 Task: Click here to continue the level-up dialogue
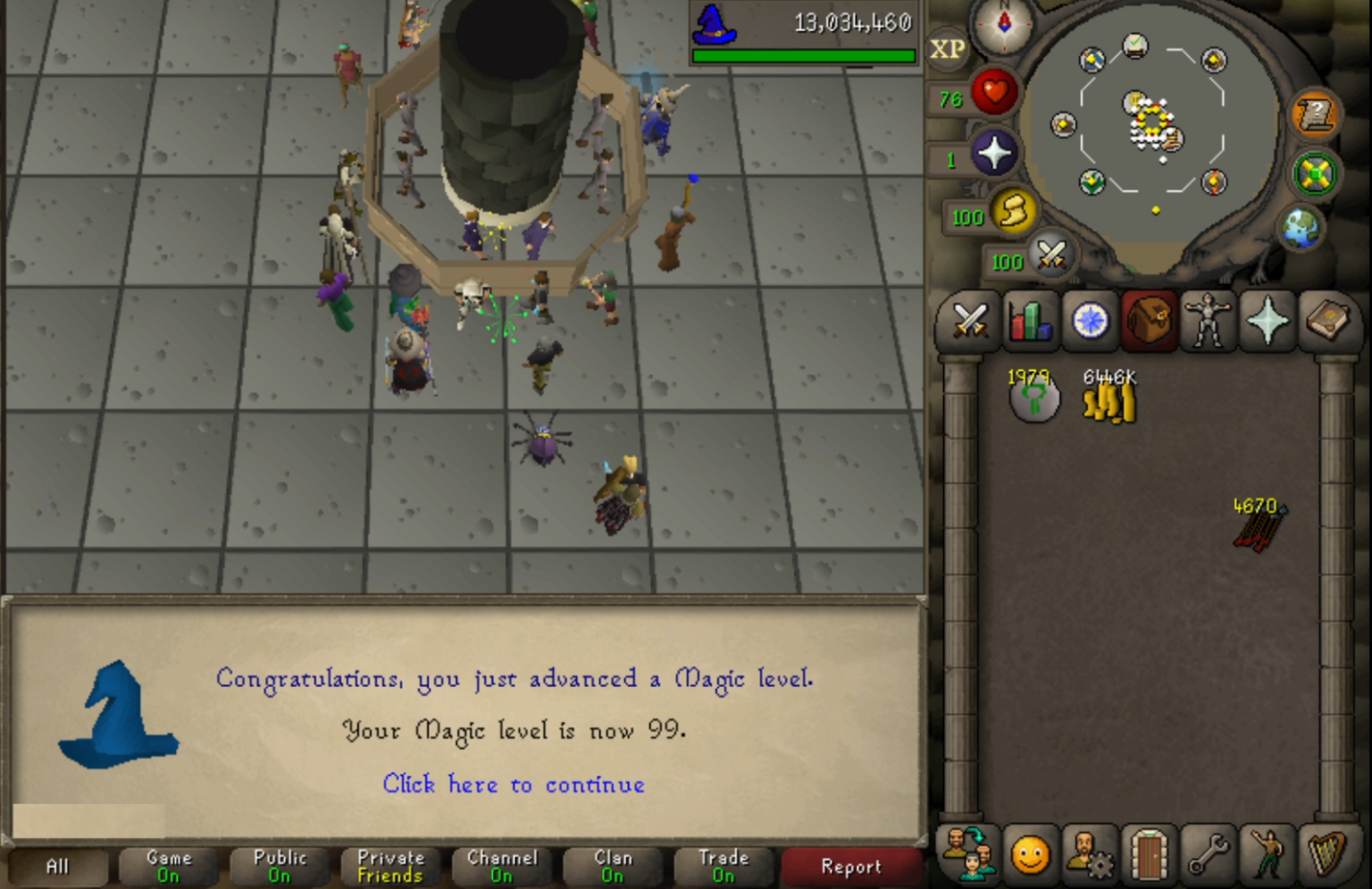(513, 784)
